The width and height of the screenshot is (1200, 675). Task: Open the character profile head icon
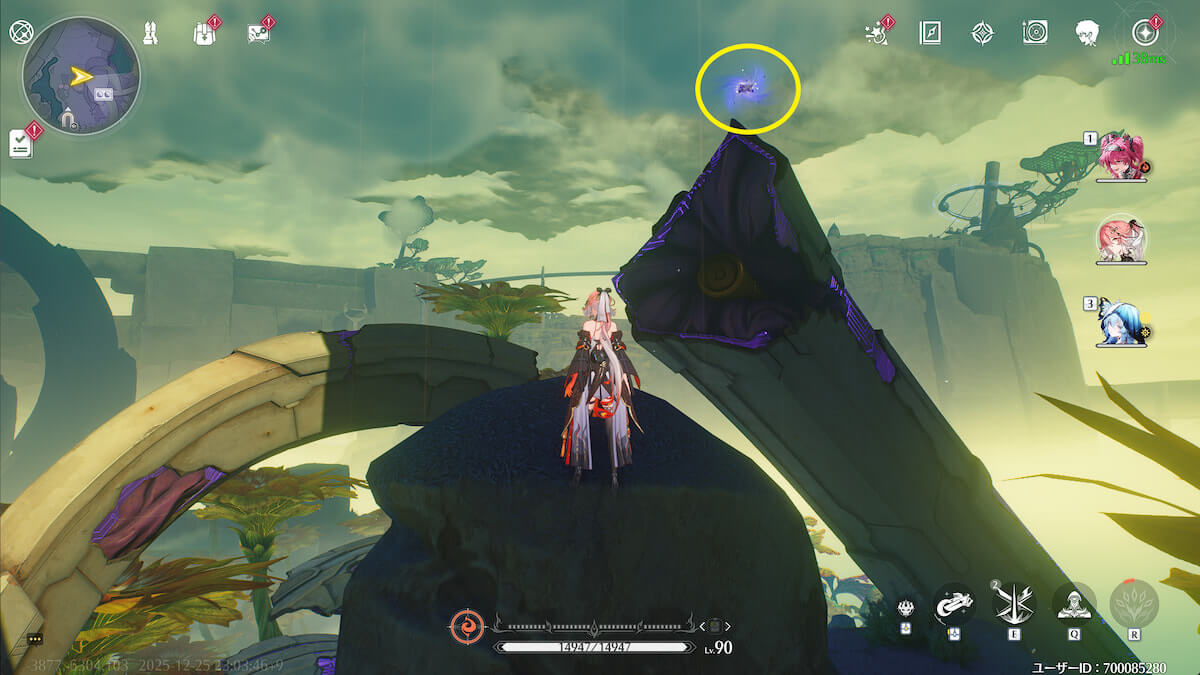pyautogui.click(x=1088, y=32)
